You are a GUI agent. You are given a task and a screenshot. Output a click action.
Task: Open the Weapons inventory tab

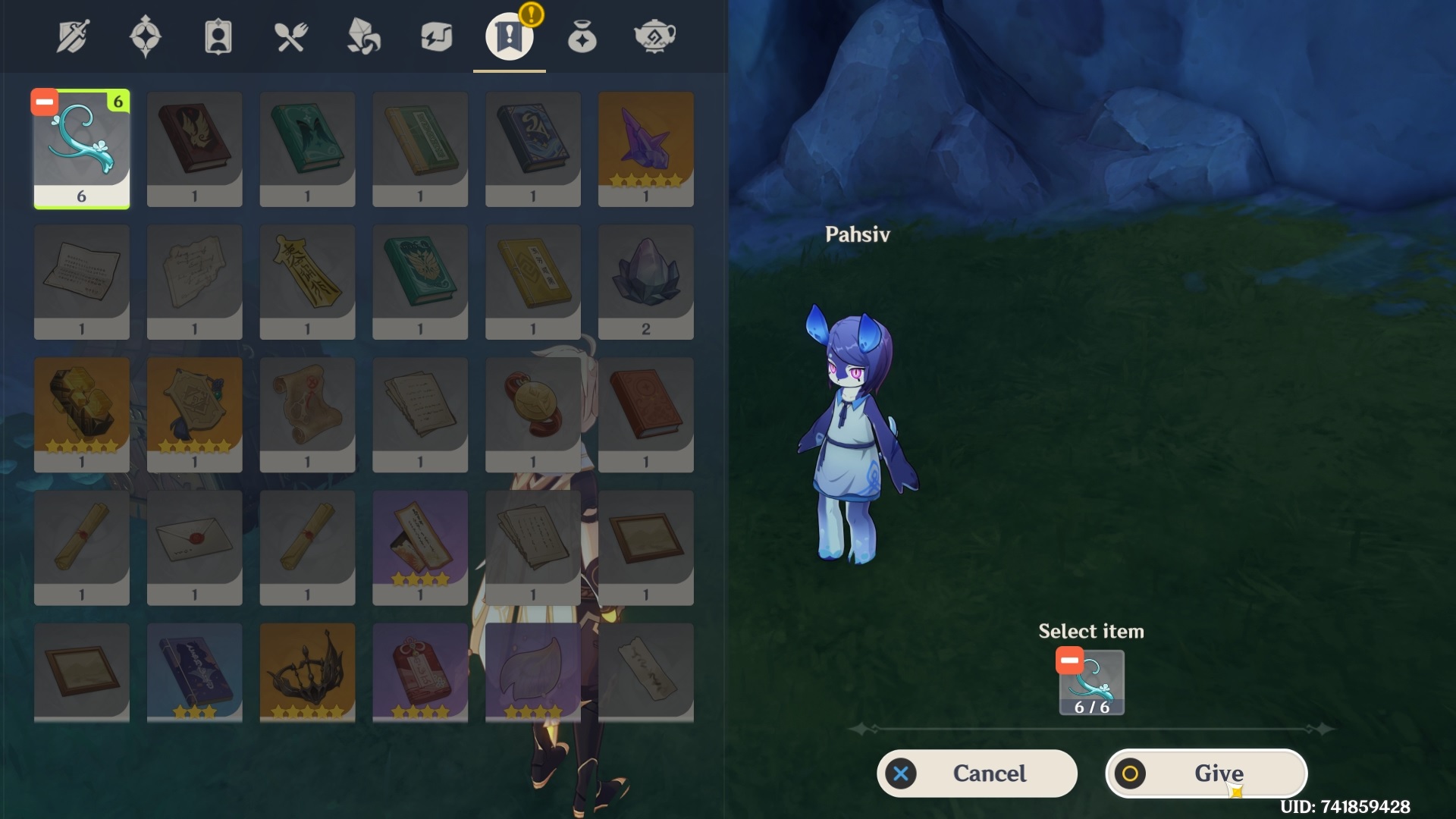click(x=73, y=36)
